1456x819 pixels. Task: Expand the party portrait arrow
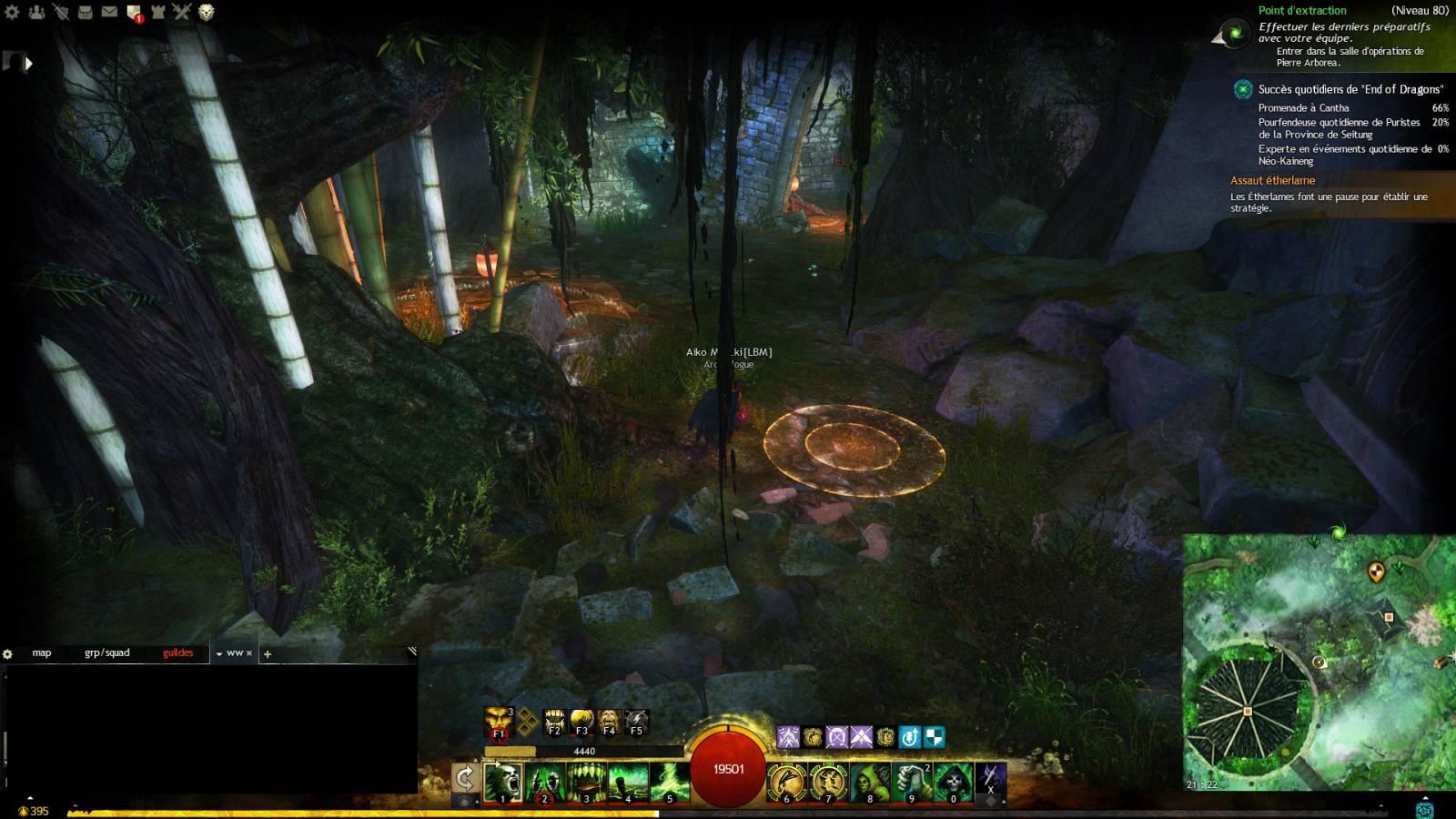click(28, 64)
